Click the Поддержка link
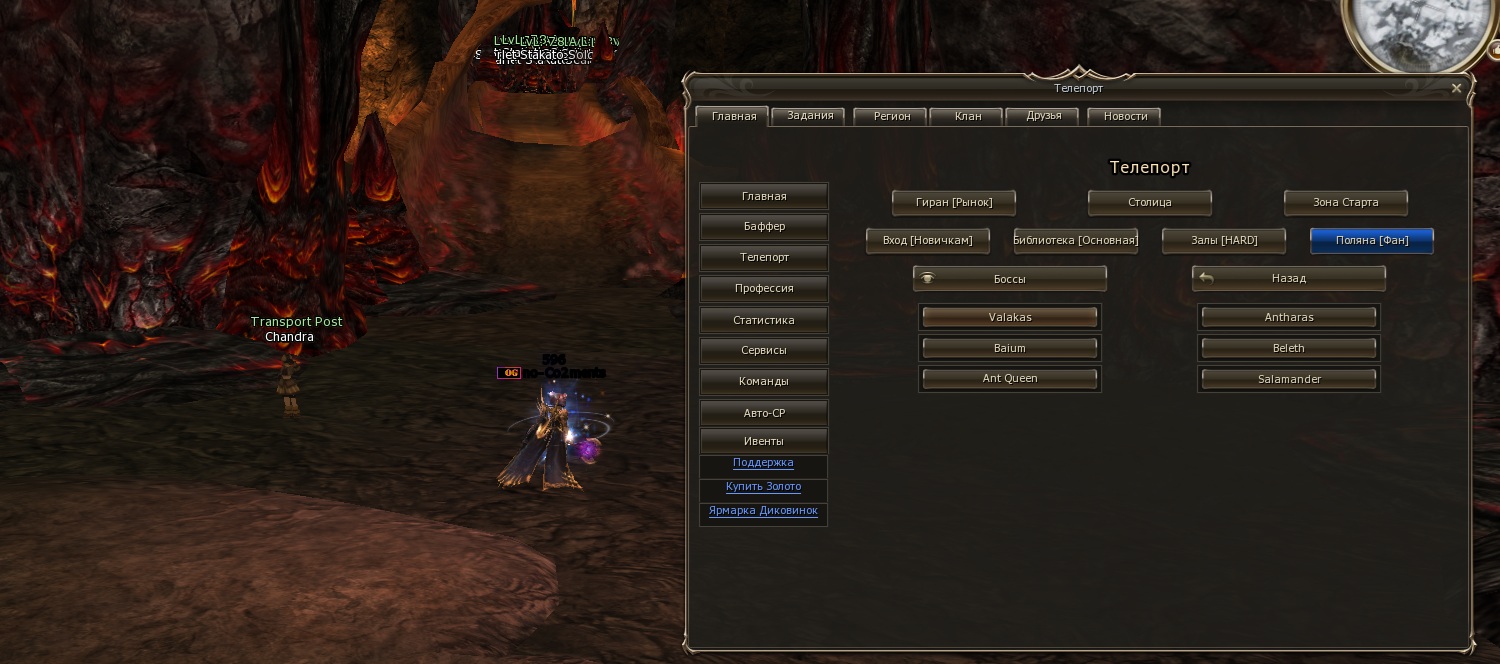The height and width of the screenshot is (664, 1500). pyautogui.click(x=763, y=463)
